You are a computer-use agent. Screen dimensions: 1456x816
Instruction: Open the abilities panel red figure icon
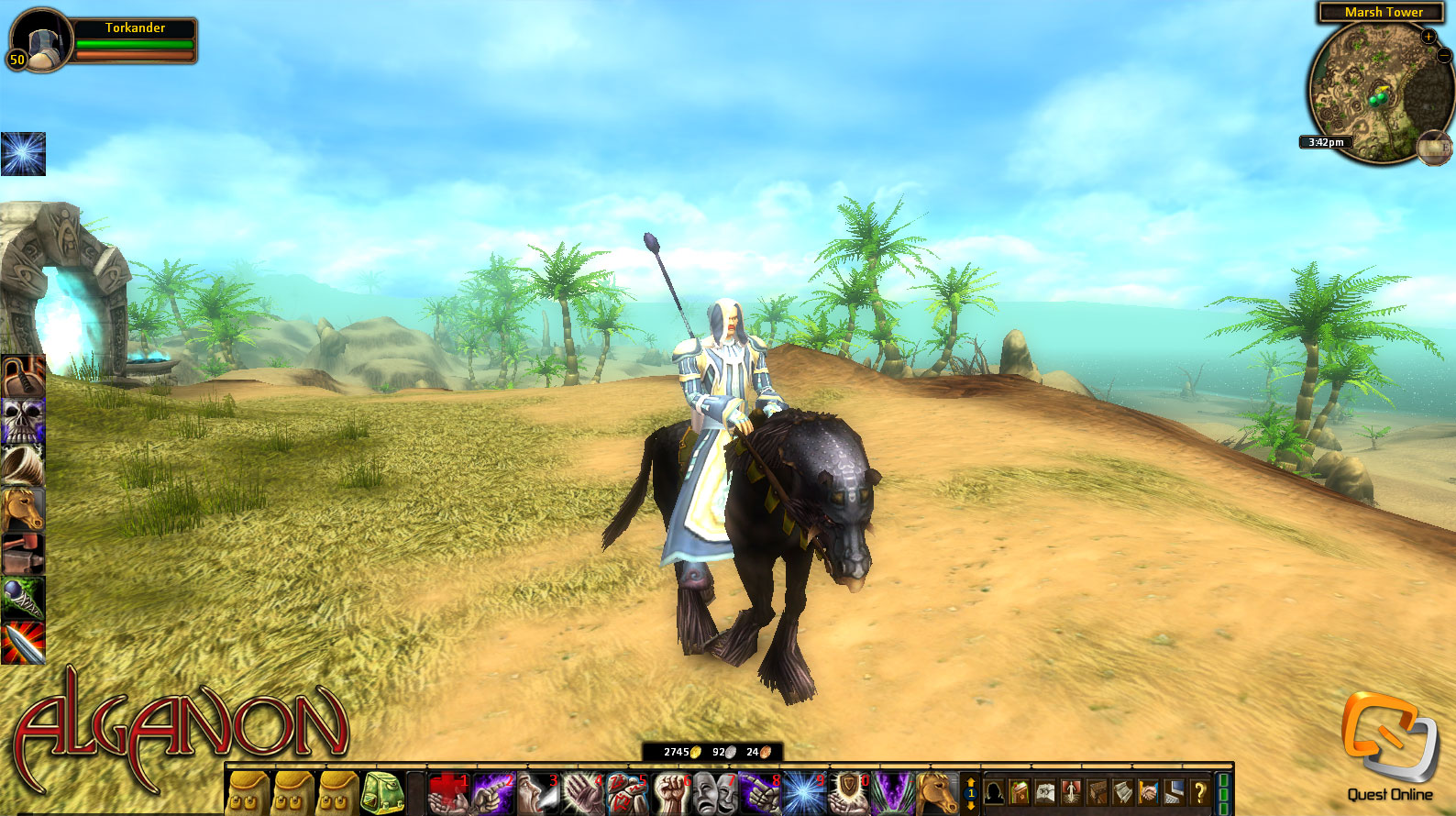pyautogui.click(x=1069, y=791)
